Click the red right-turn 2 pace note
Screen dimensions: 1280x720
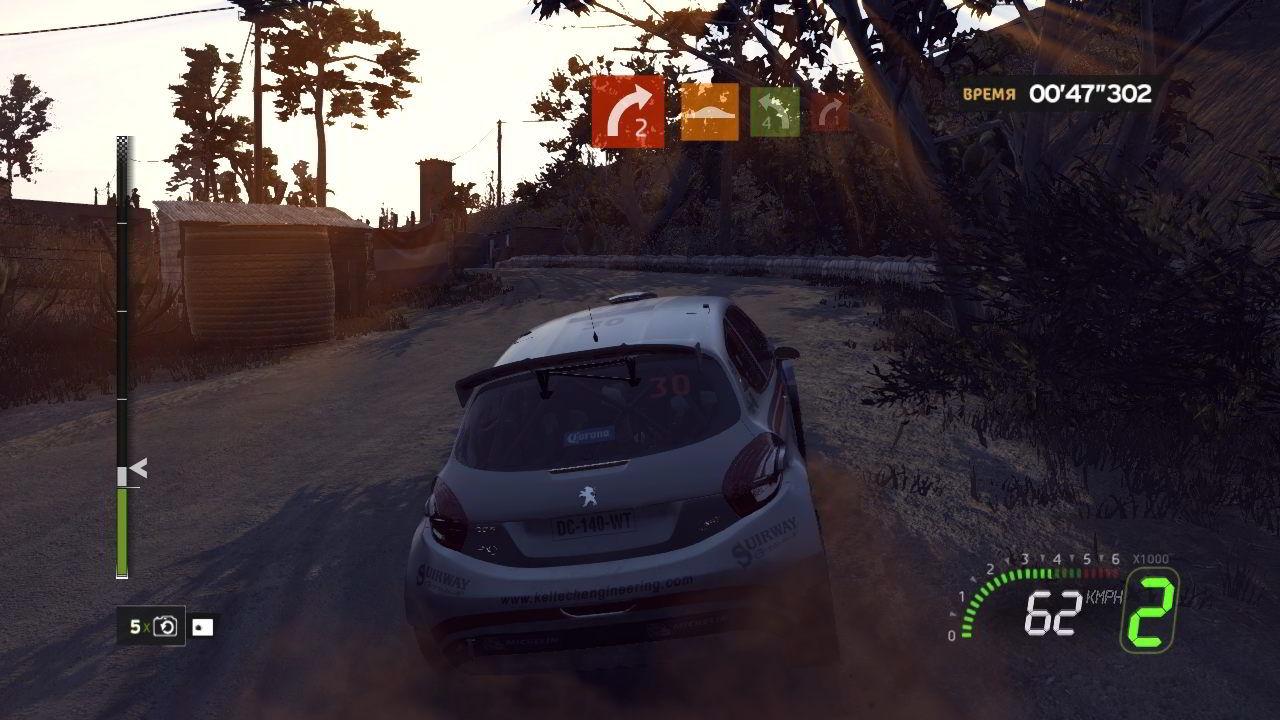628,112
